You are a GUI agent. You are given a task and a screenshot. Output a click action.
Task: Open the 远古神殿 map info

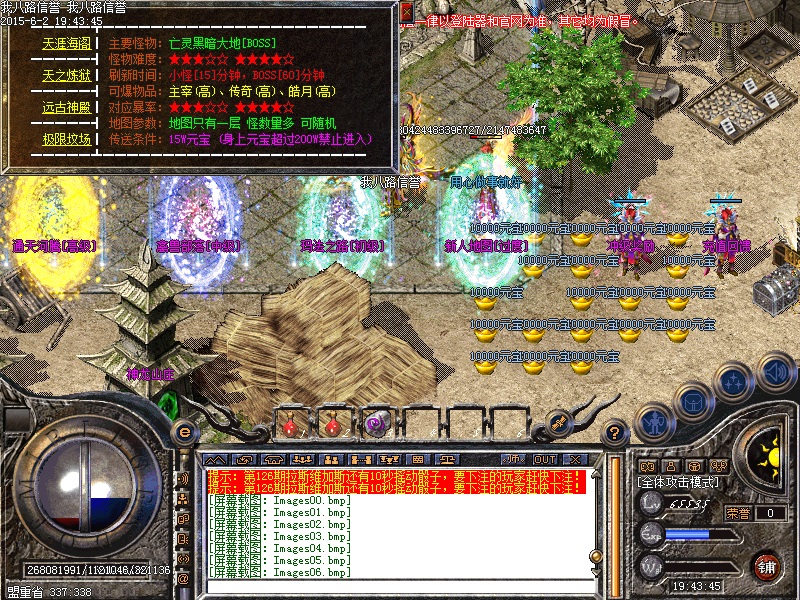click(x=67, y=107)
